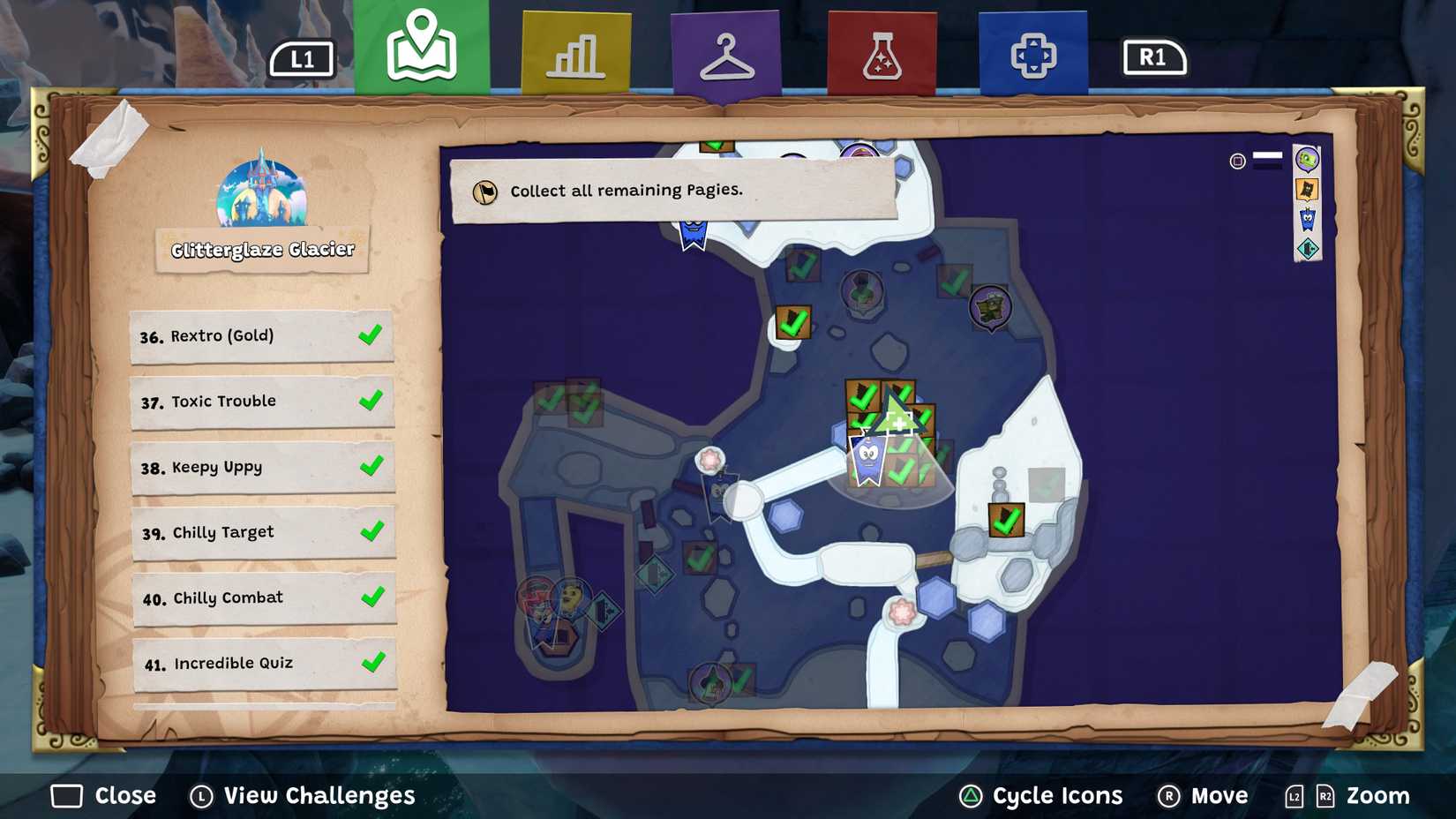Click the green quills icon atop the map legend

(x=1308, y=159)
